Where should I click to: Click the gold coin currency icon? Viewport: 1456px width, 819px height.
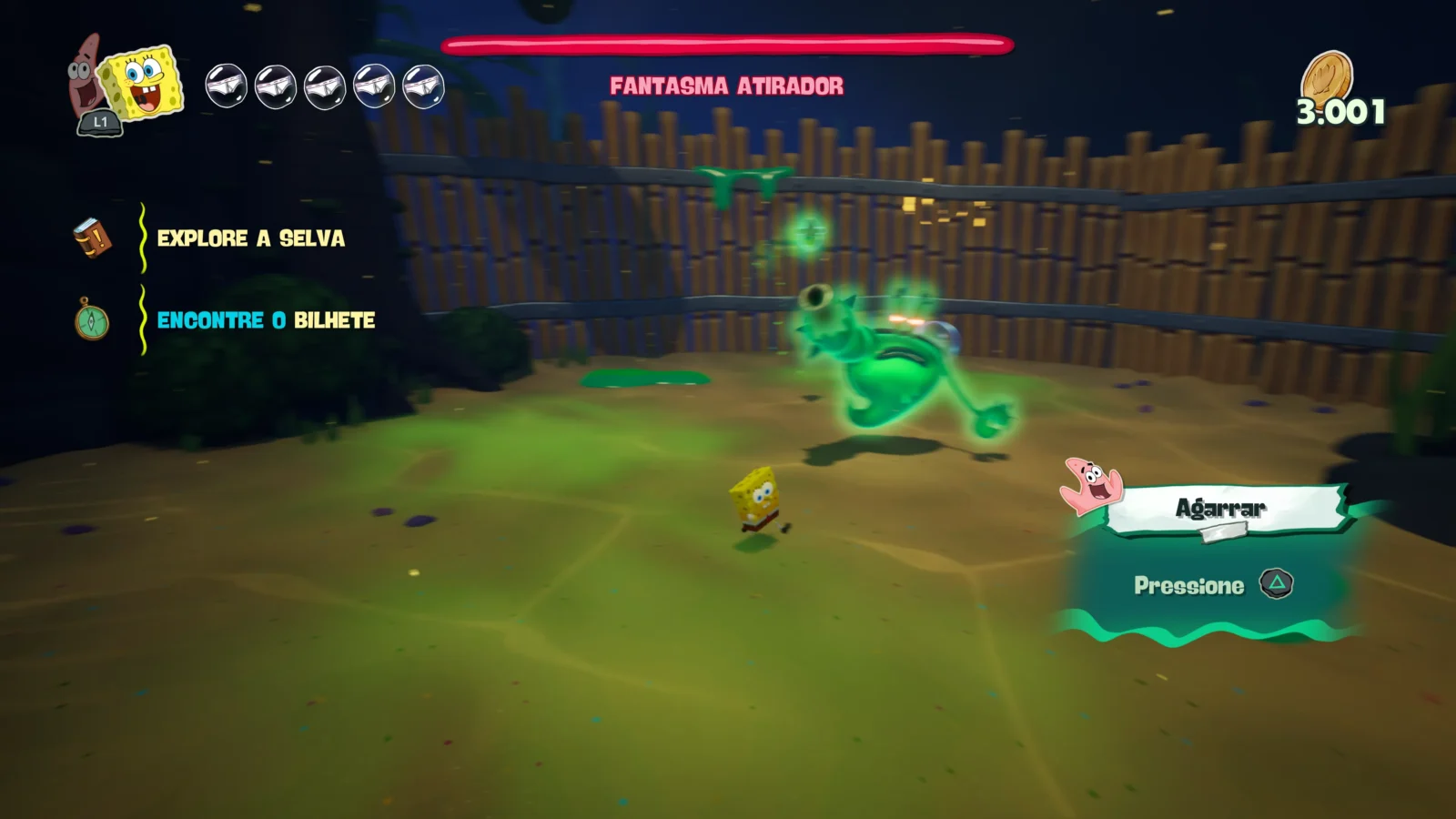click(1328, 76)
